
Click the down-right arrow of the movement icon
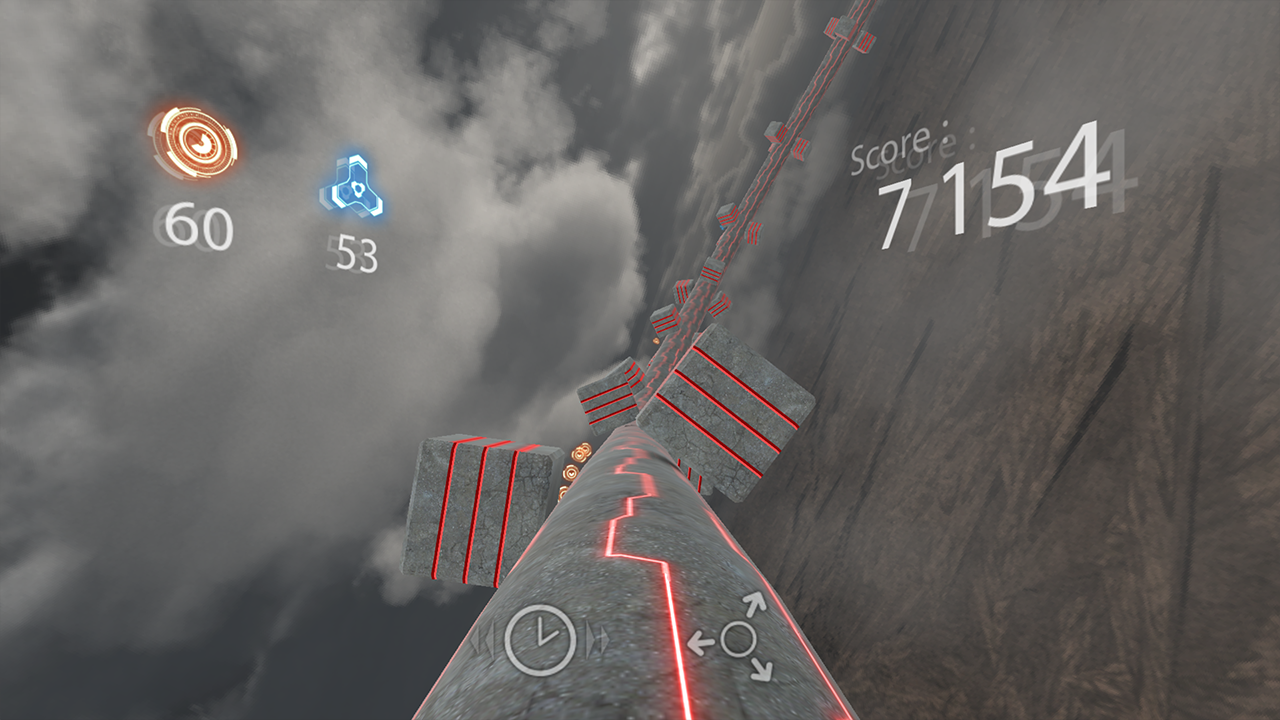click(x=763, y=670)
